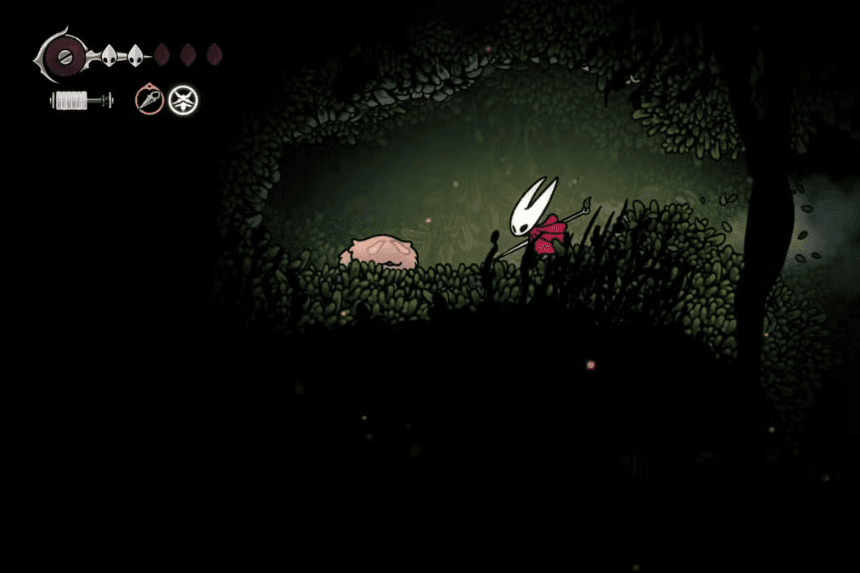Viewport: 860px width, 573px height.
Task: Activate the glowing white insect skill icon
Action: (183, 100)
